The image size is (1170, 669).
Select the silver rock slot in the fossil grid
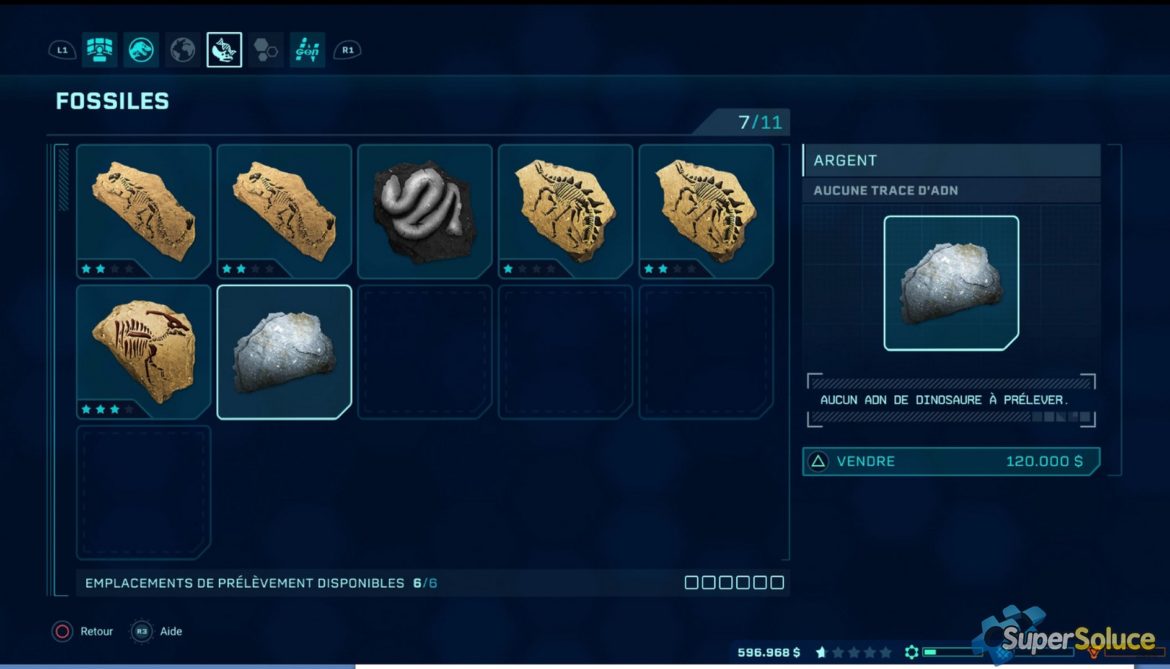[284, 352]
